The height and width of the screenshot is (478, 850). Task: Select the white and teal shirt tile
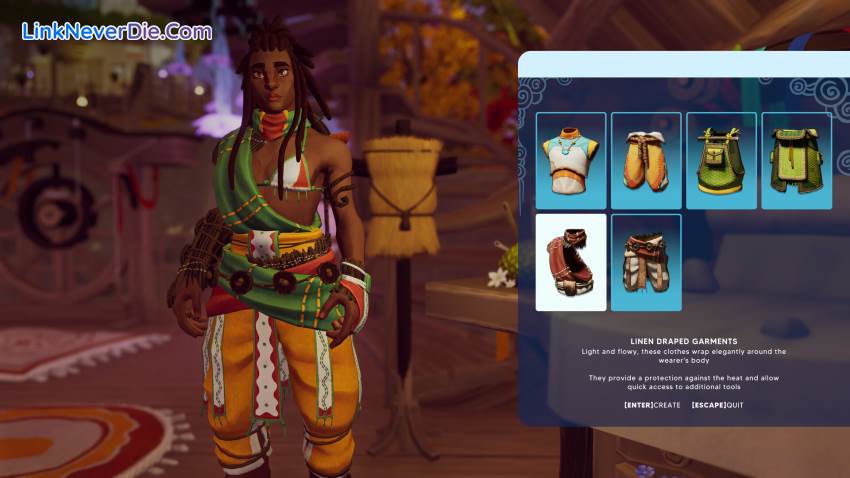click(571, 161)
